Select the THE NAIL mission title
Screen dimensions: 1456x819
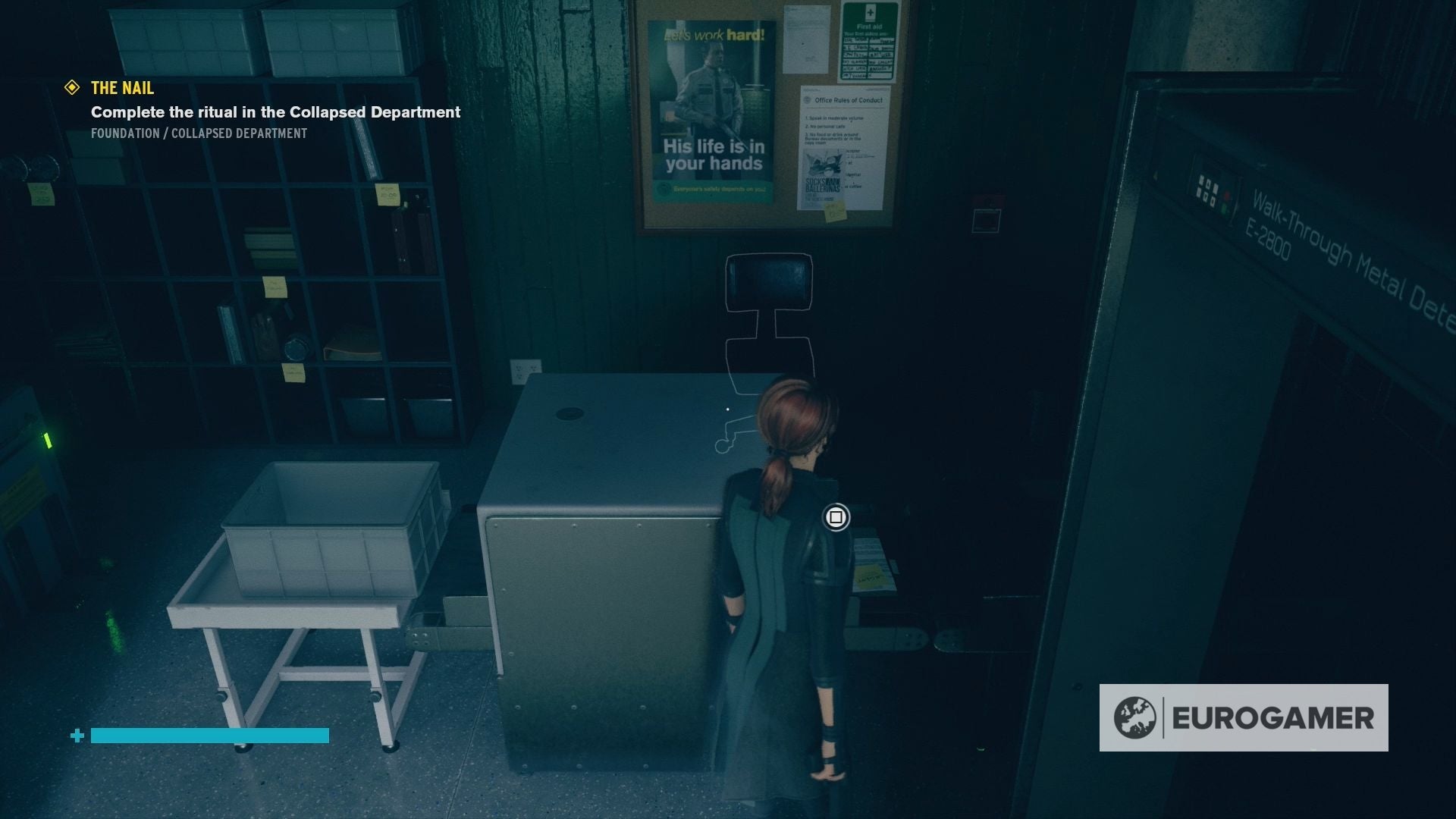120,88
